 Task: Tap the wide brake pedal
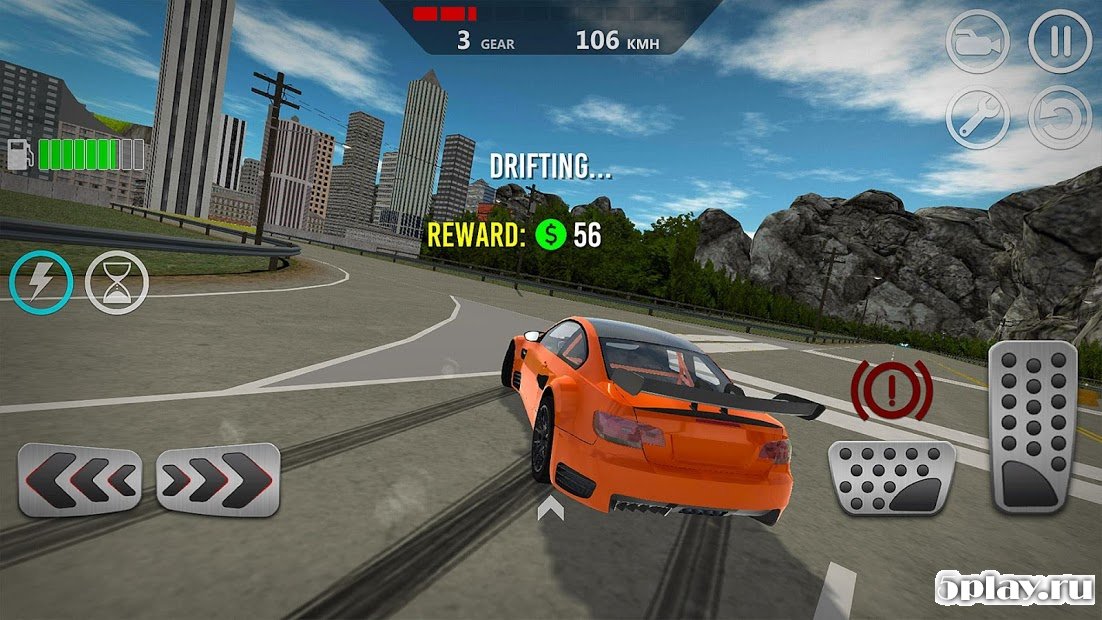click(891, 477)
